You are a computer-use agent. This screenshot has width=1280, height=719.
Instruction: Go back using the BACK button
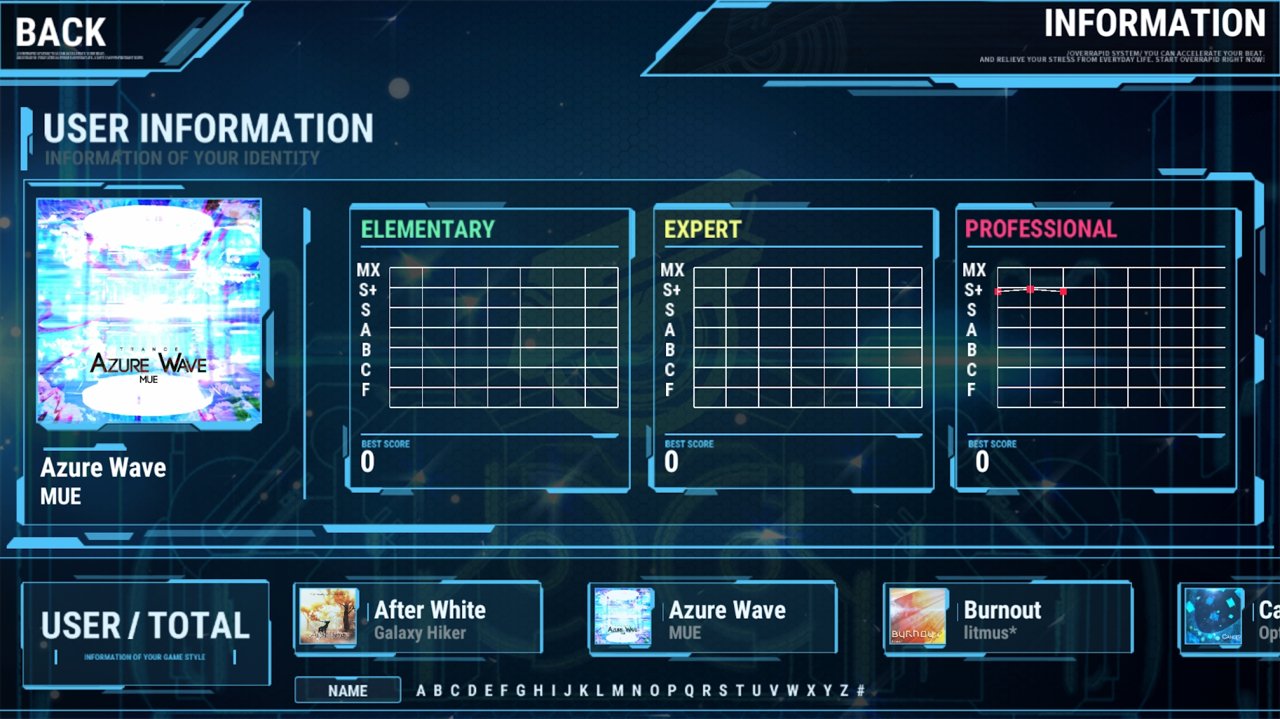coord(62,32)
